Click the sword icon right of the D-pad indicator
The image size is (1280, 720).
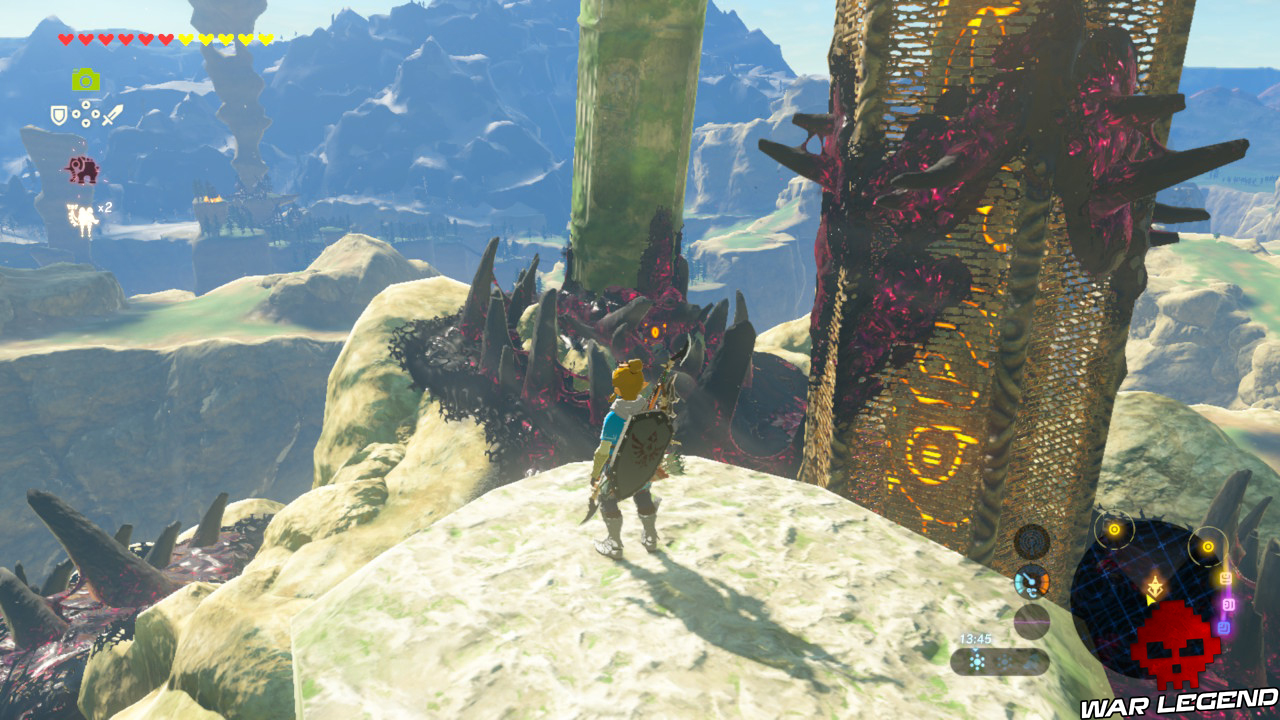pos(111,113)
